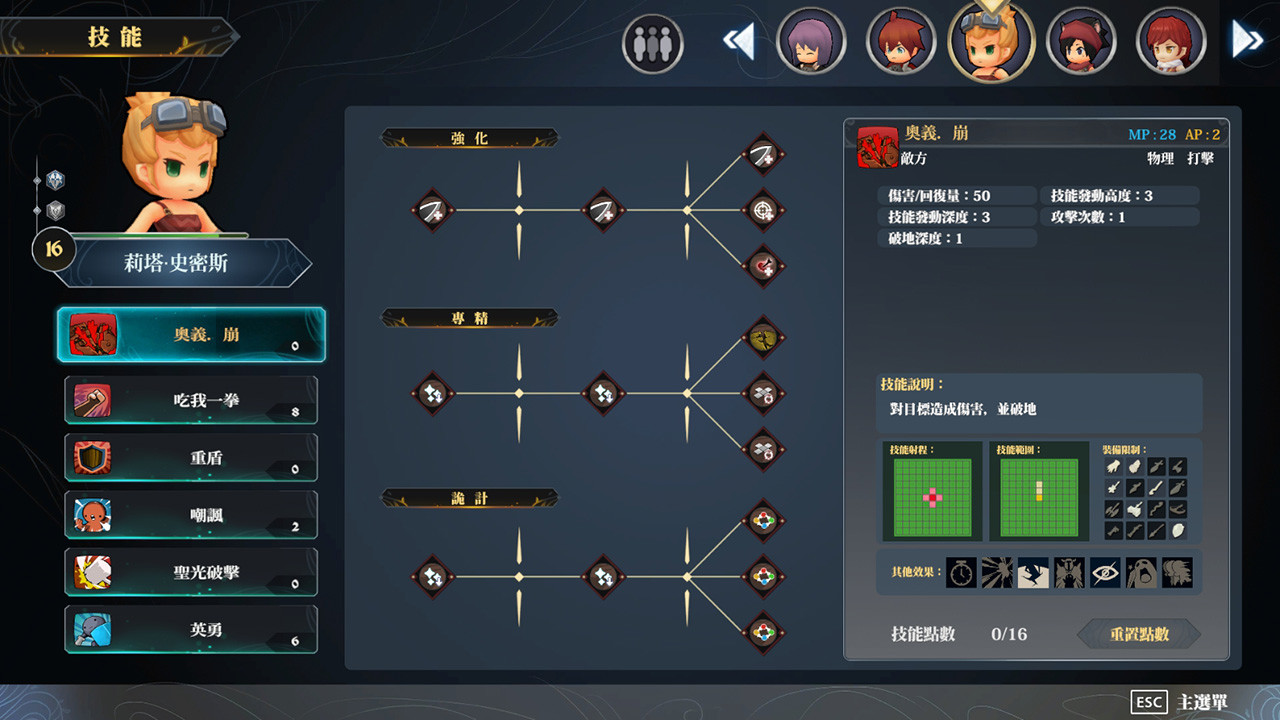Select the heart node in the 強化 branch
This screenshot has width=1280, height=720.
point(763,266)
